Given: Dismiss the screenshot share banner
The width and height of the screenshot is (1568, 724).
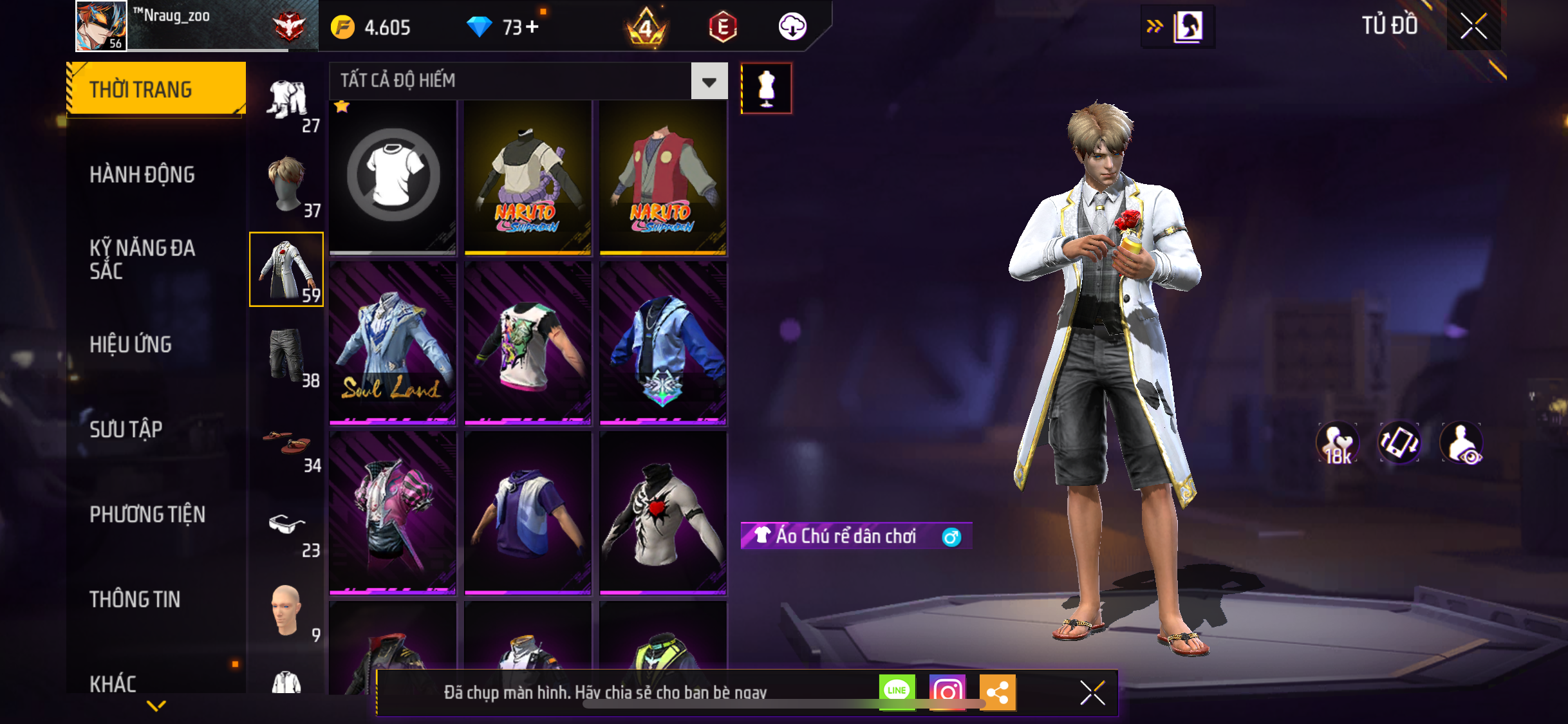Looking at the screenshot, I should click(x=1092, y=693).
